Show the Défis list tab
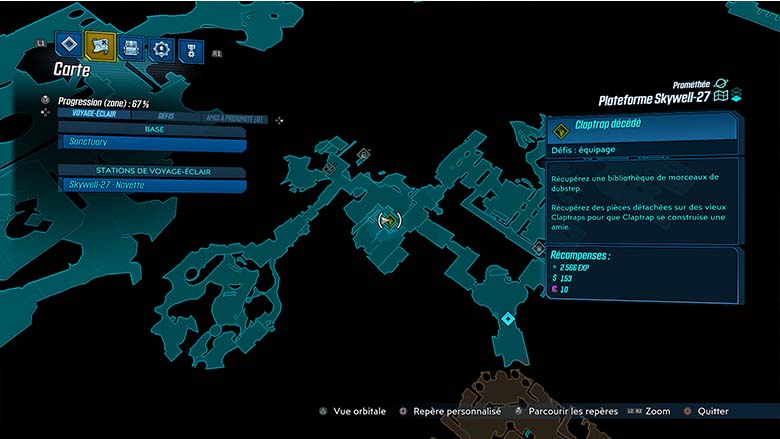Image resolution: width=780 pixels, height=439 pixels. 166,116
